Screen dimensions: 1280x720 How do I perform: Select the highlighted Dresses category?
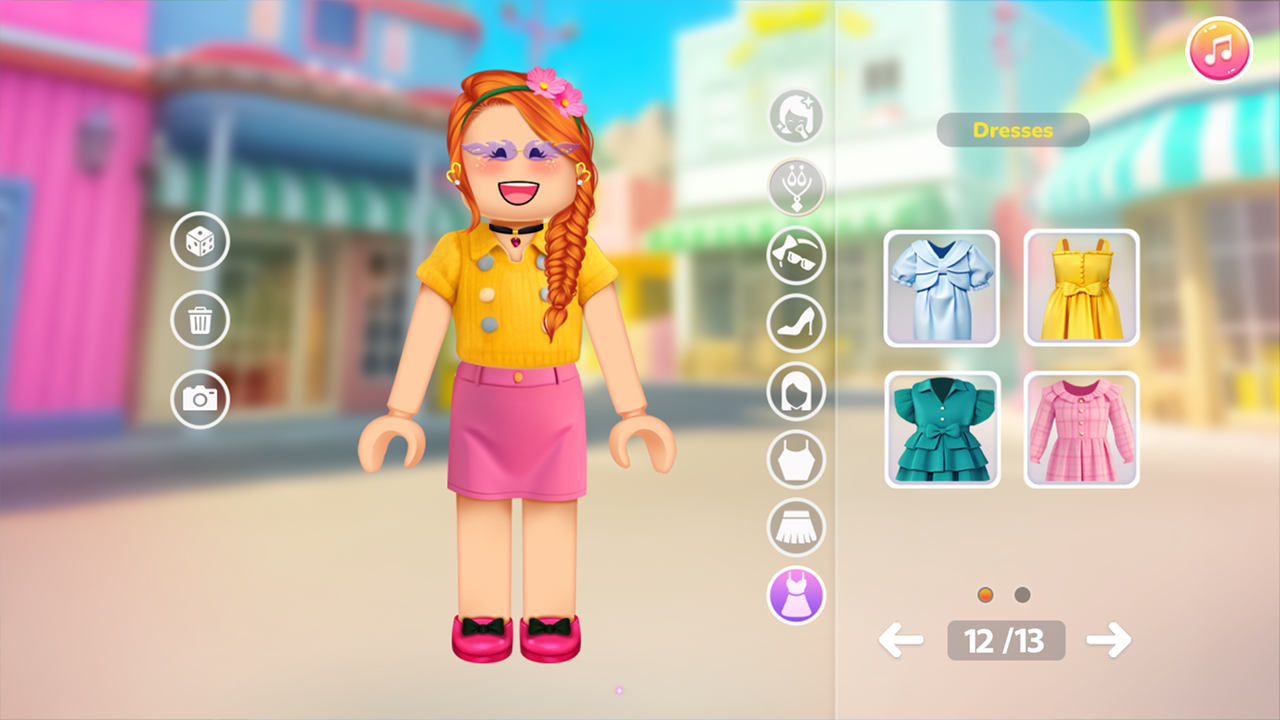point(796,596)
